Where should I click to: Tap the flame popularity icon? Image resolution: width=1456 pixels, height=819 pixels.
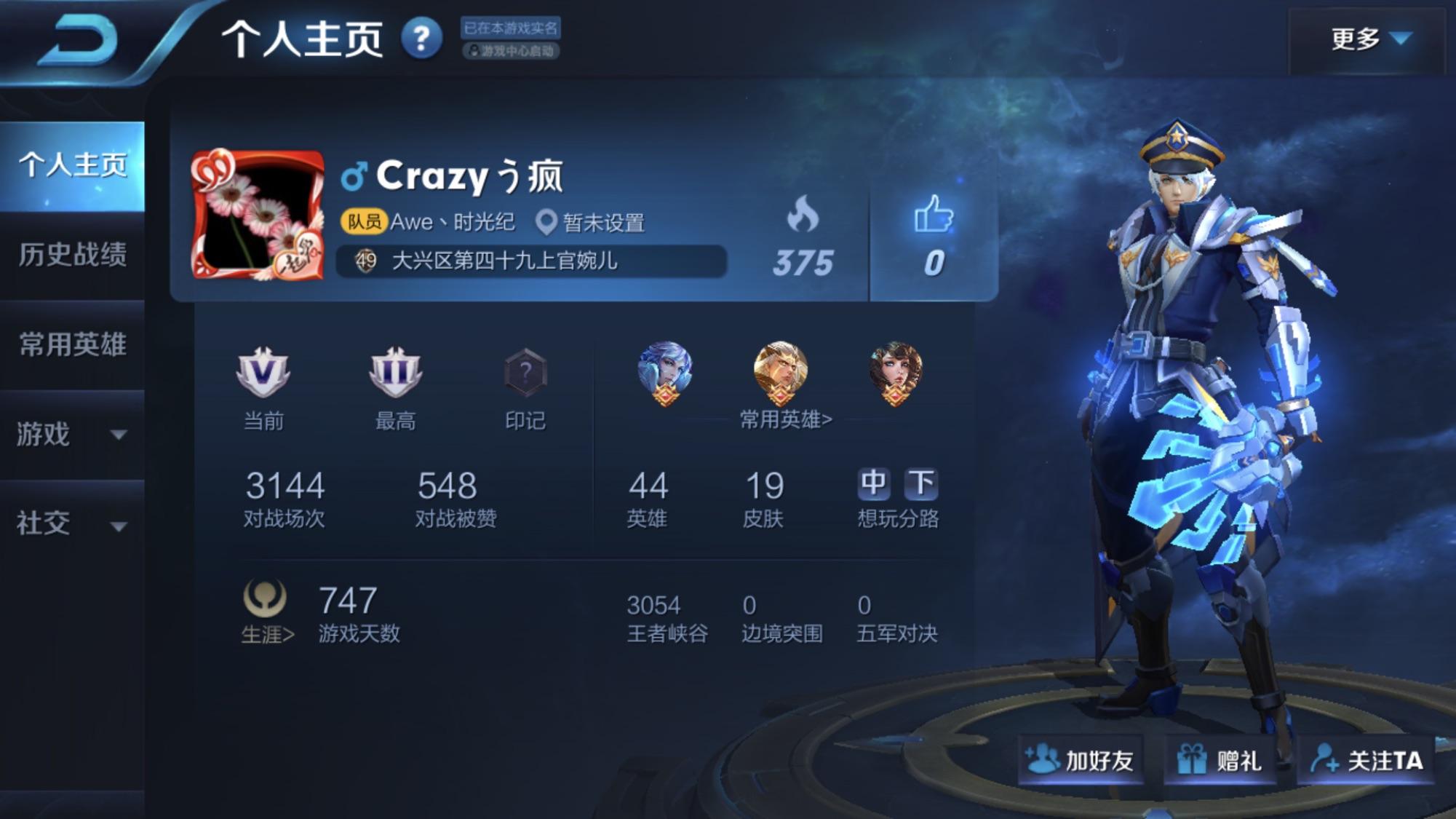[x=803, y=216]
